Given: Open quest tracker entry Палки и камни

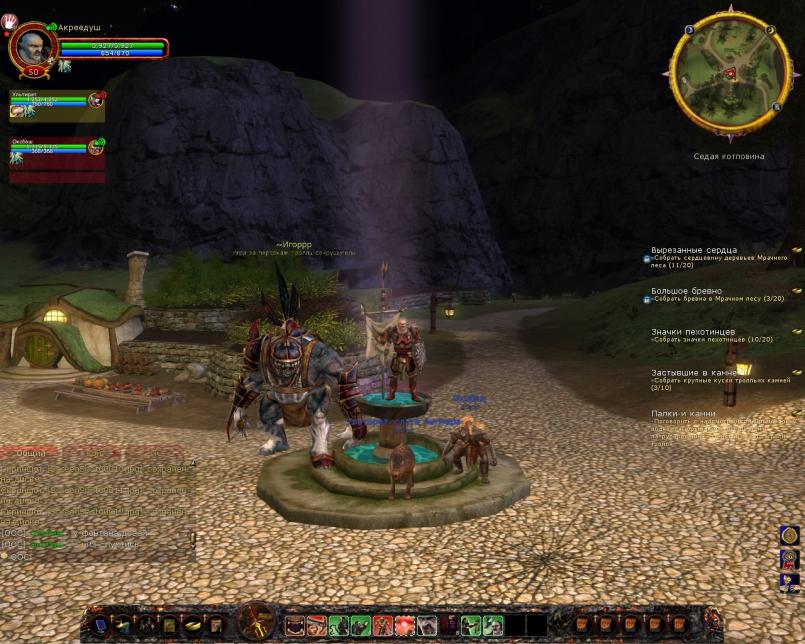Looking at the screenshot, I should tap(681, 413).
